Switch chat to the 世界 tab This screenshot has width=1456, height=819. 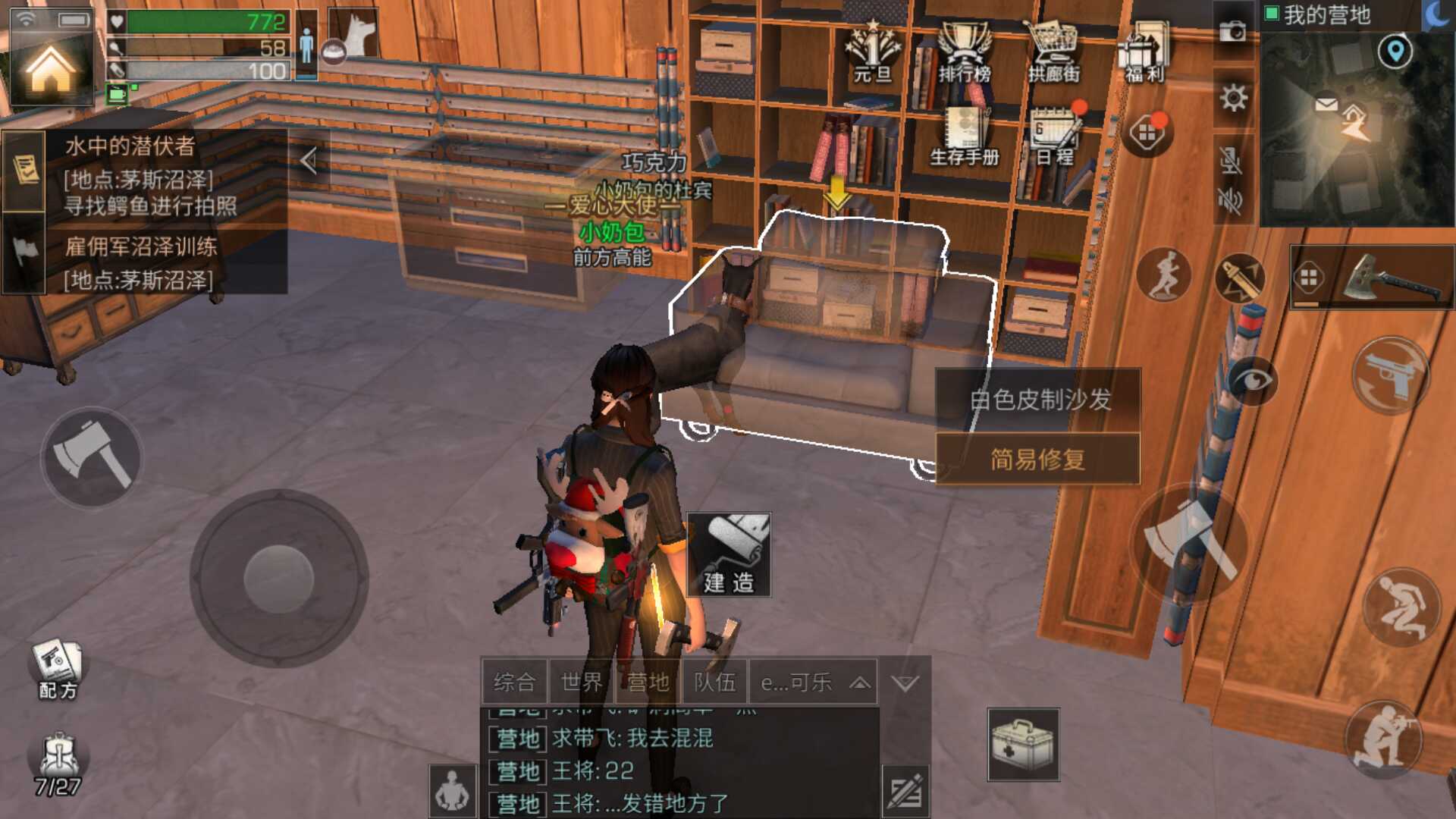(580, 682)
